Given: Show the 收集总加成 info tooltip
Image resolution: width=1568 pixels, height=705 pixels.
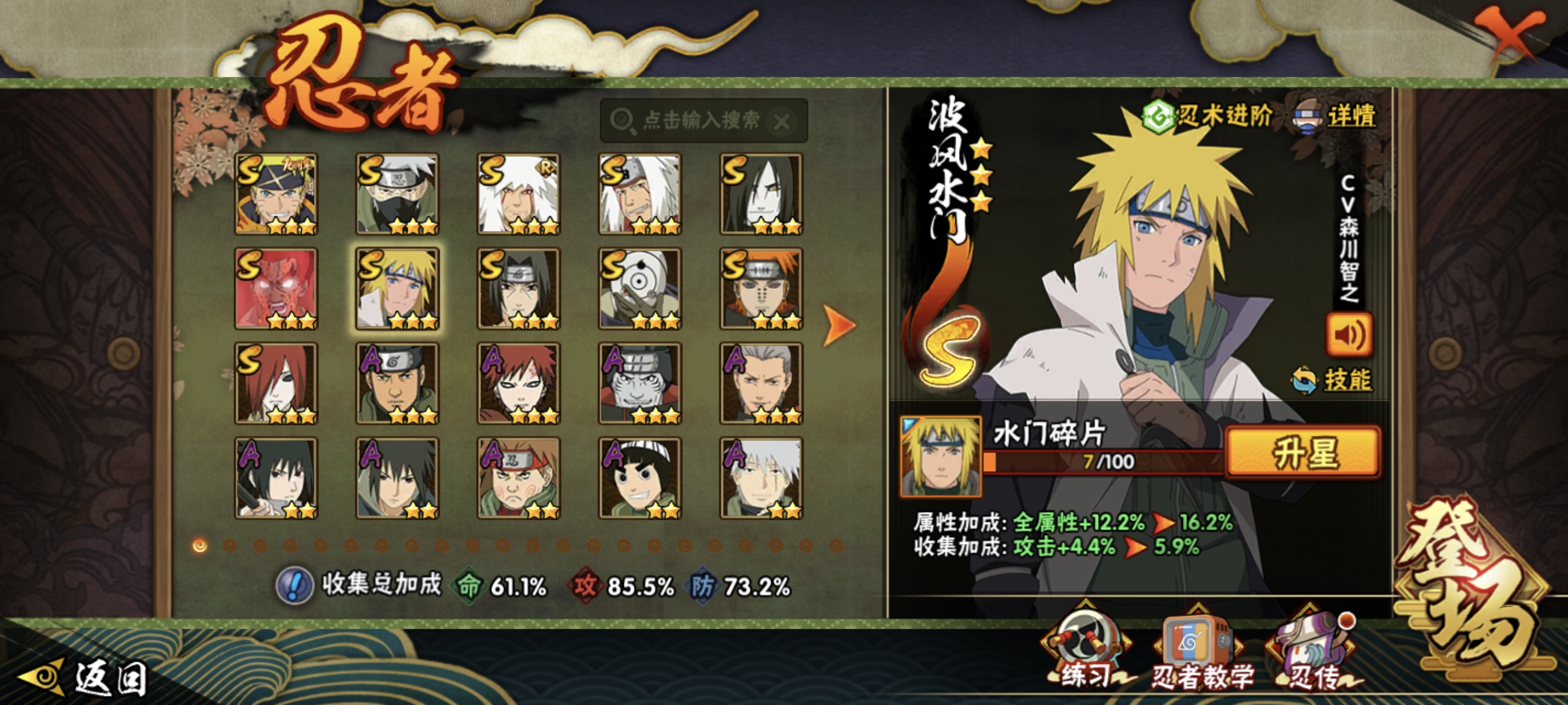Looking at the screenshot, I should pyautogui.click(x=295, y=586).
